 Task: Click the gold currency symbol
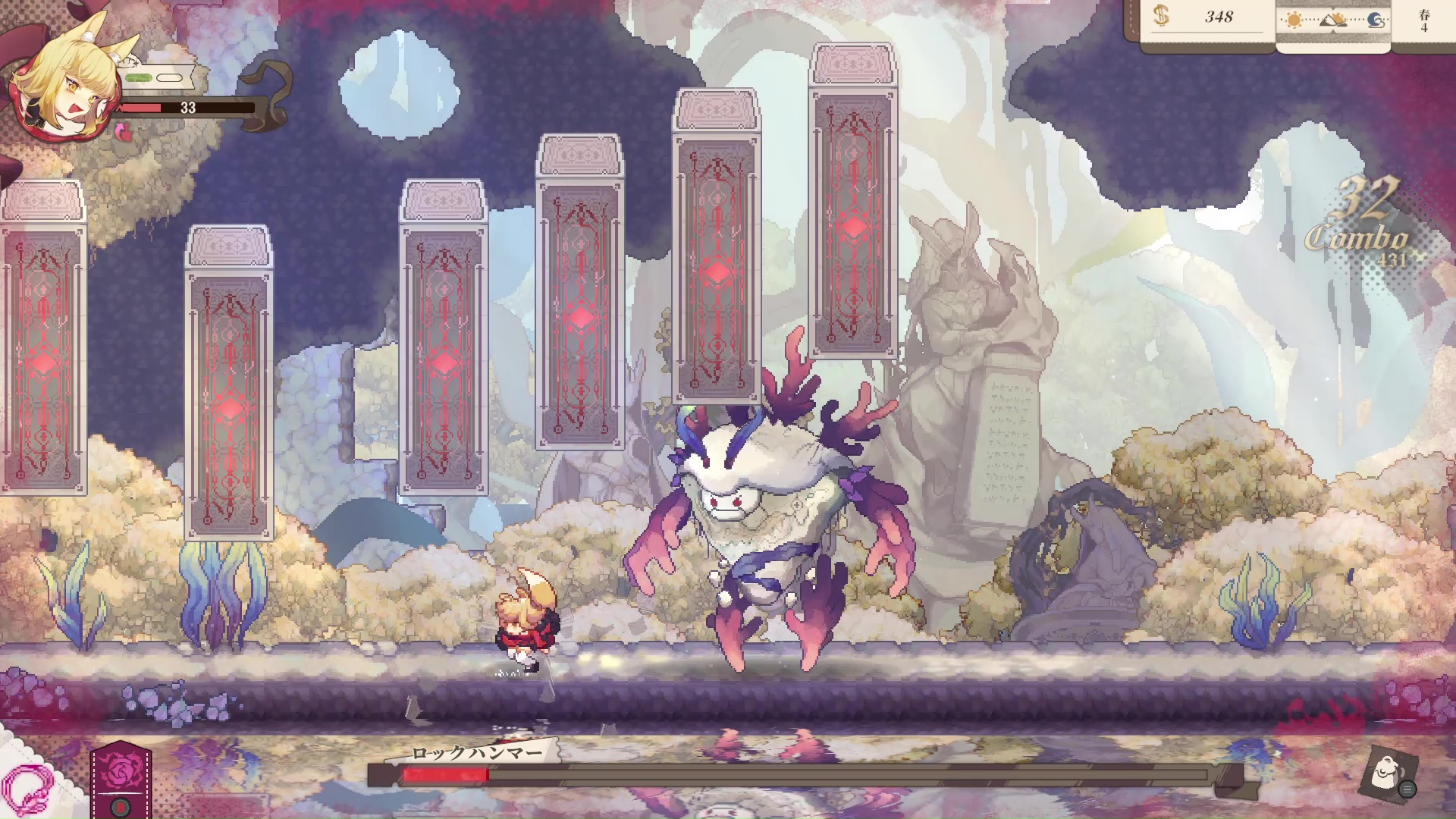click(1161, 17)
